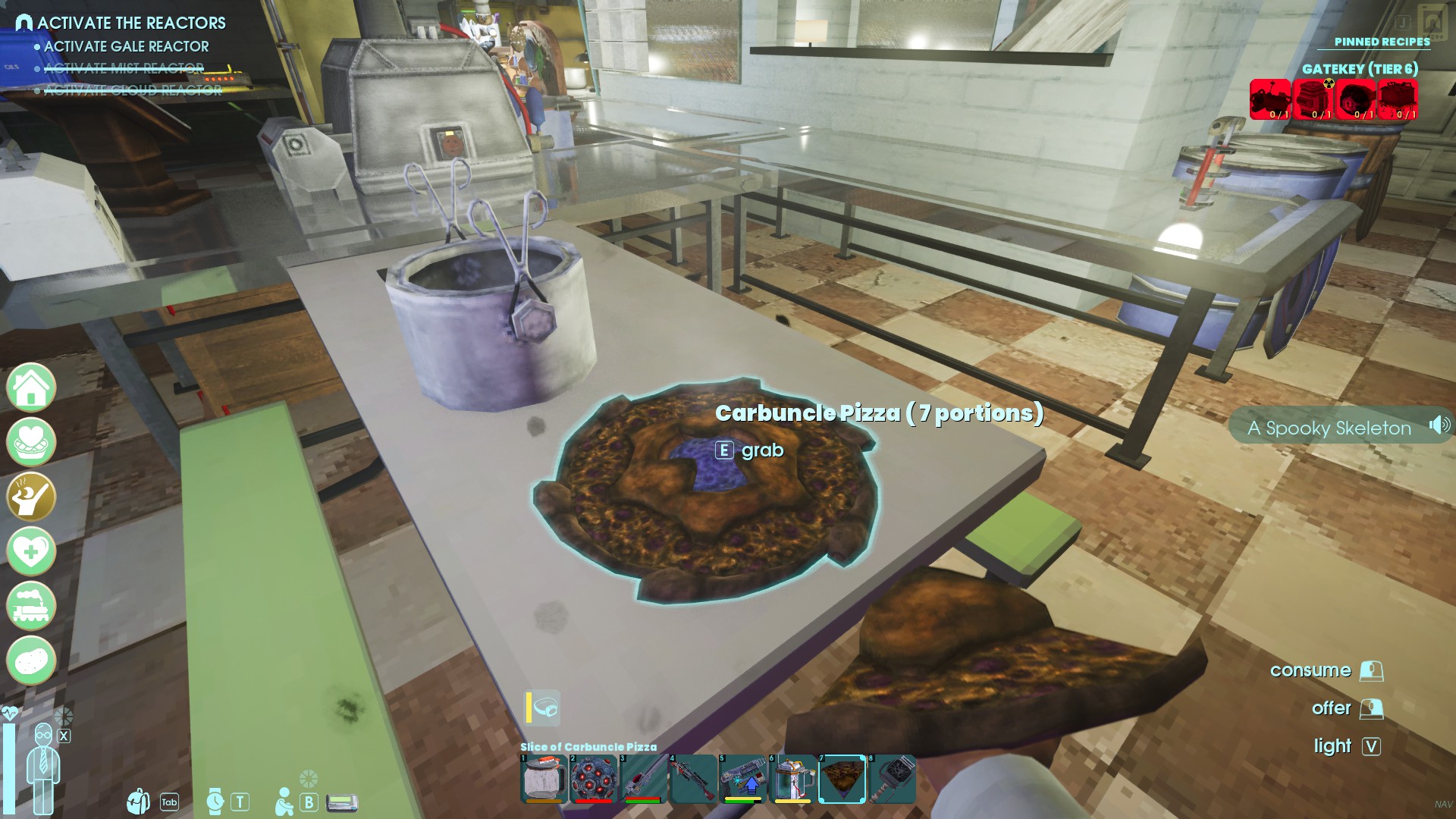The height and width of the screenshot is (819, 1456).
Task: Click the radioactive barrel recipe ingredient
Action: [1313, 99]
